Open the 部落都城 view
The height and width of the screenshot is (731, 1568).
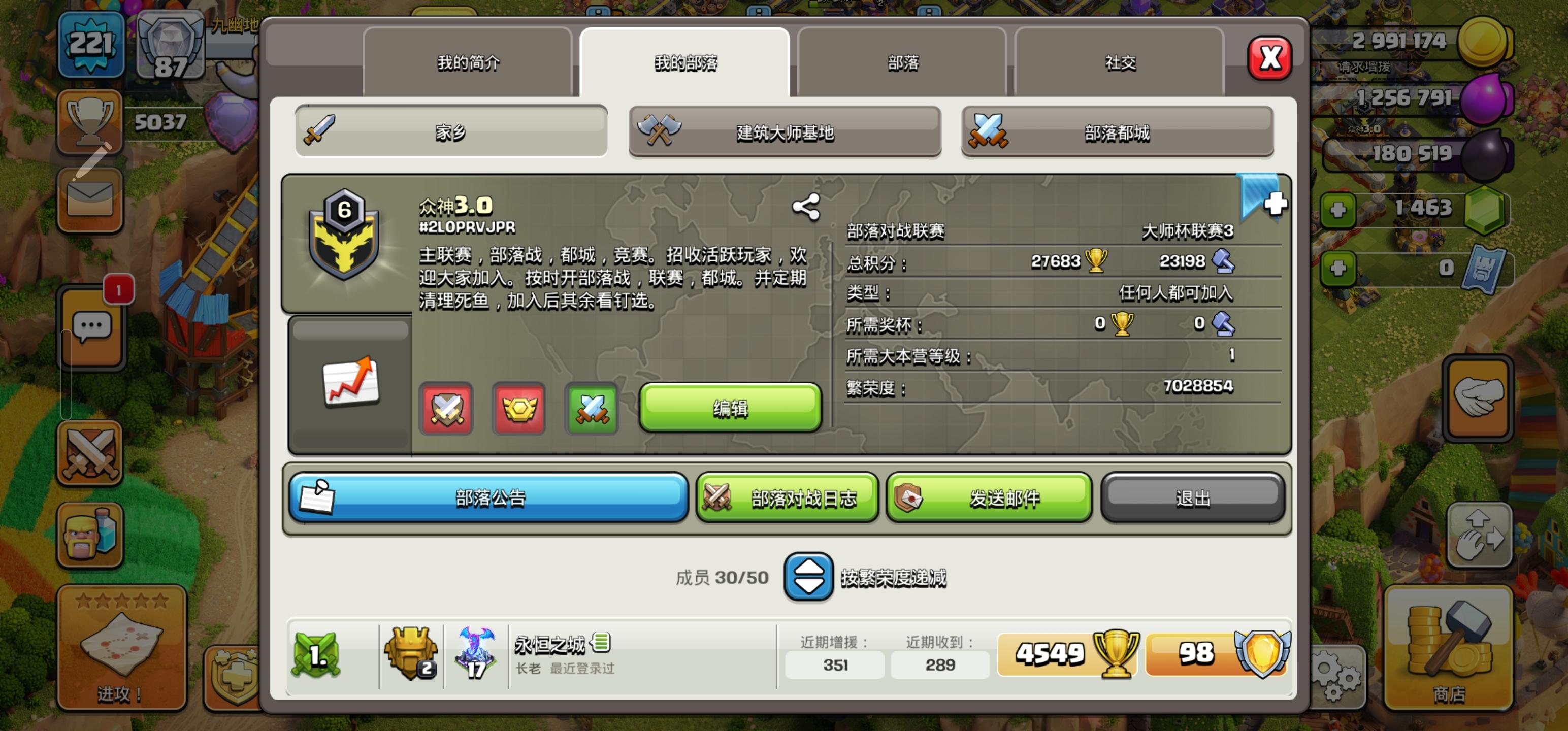click(1117, 132)
